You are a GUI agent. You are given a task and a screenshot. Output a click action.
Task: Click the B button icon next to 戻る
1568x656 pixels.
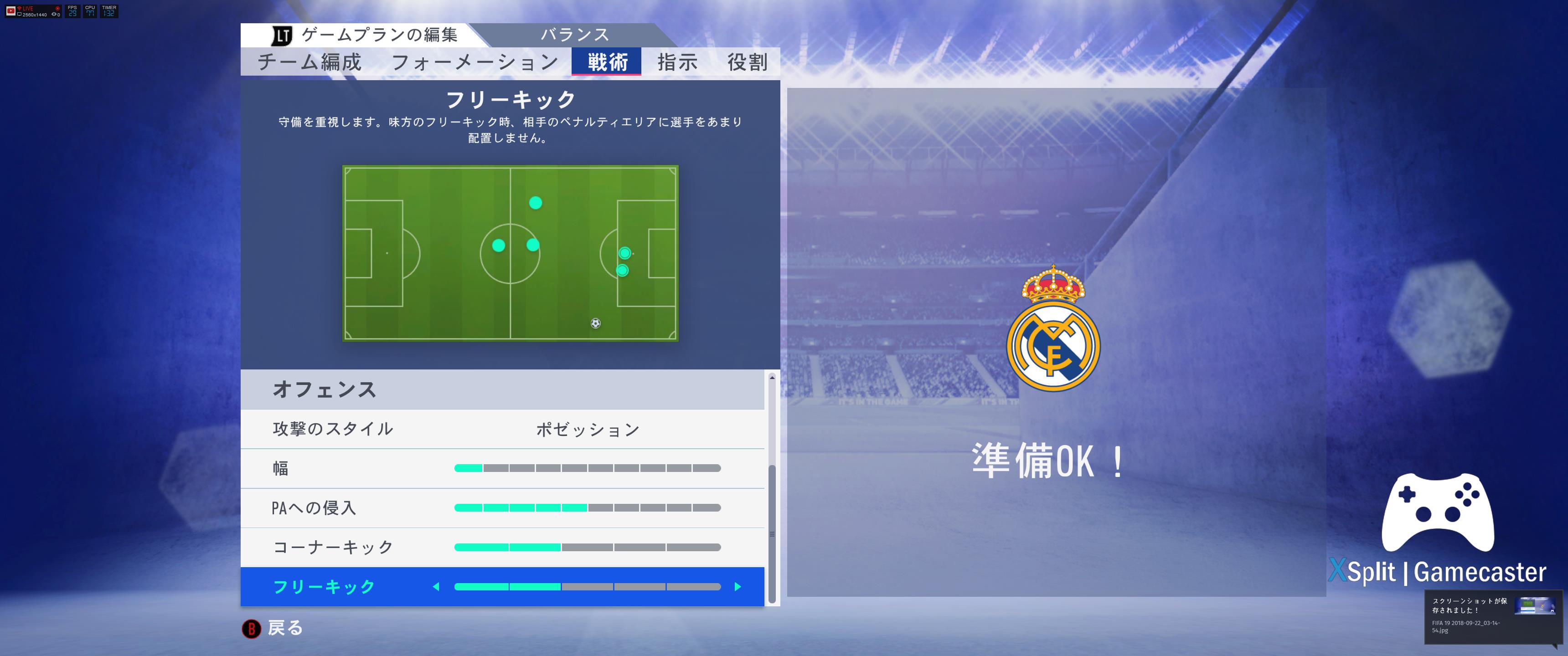[252, 630]
